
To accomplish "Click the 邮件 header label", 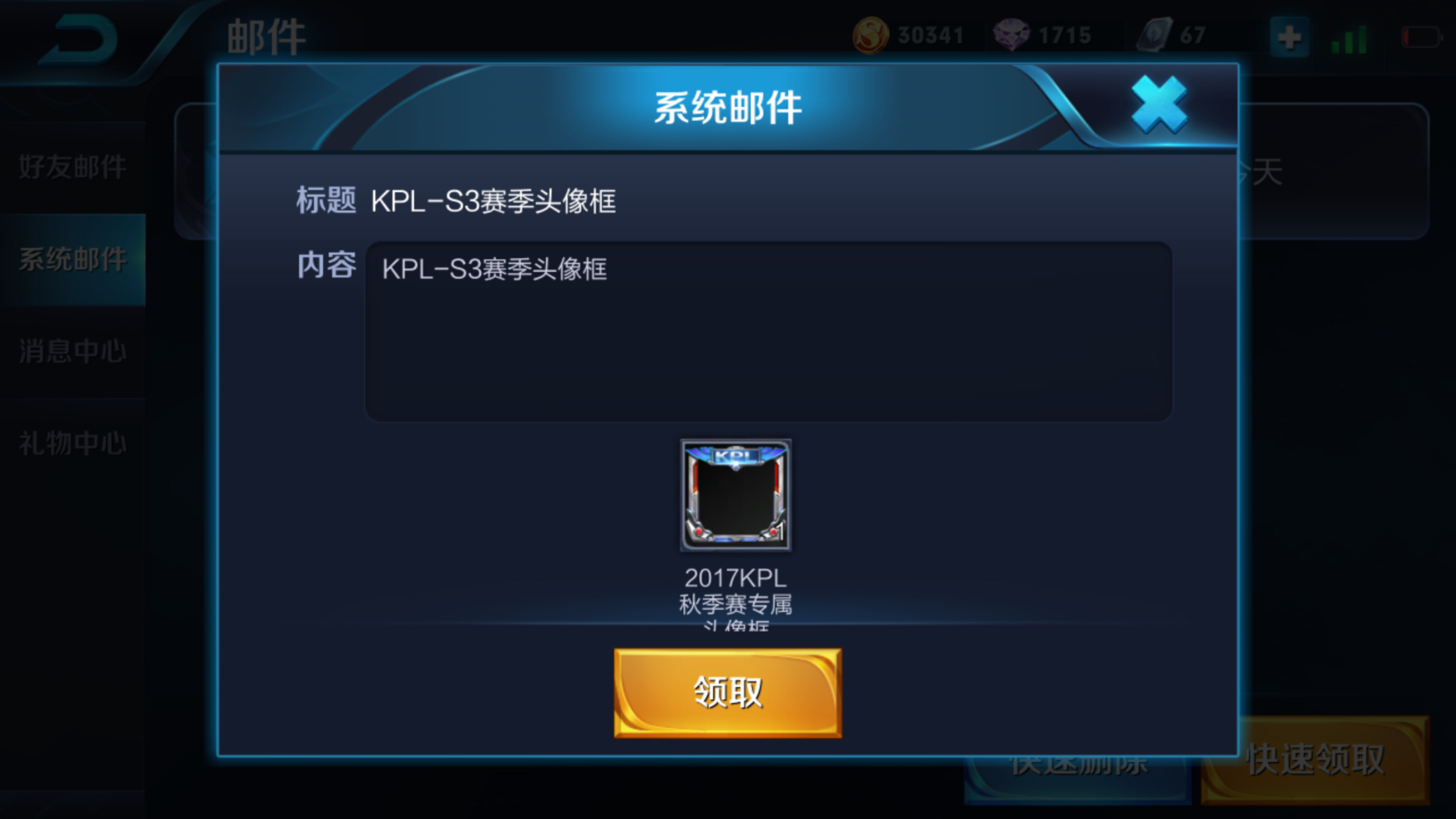I will 267,36.
